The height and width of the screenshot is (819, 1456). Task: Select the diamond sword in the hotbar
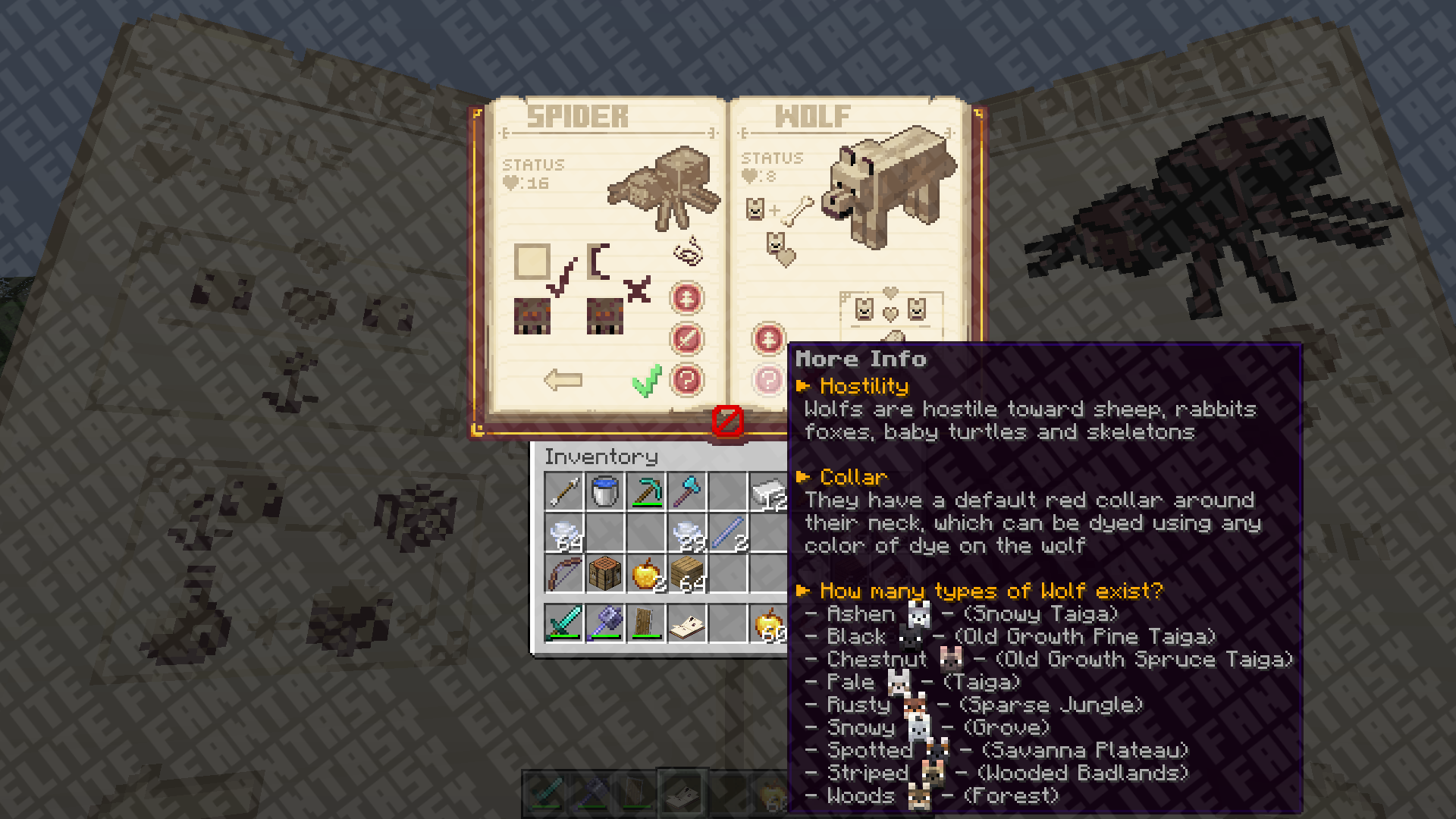pyautogui.click(x=564, y=623)
